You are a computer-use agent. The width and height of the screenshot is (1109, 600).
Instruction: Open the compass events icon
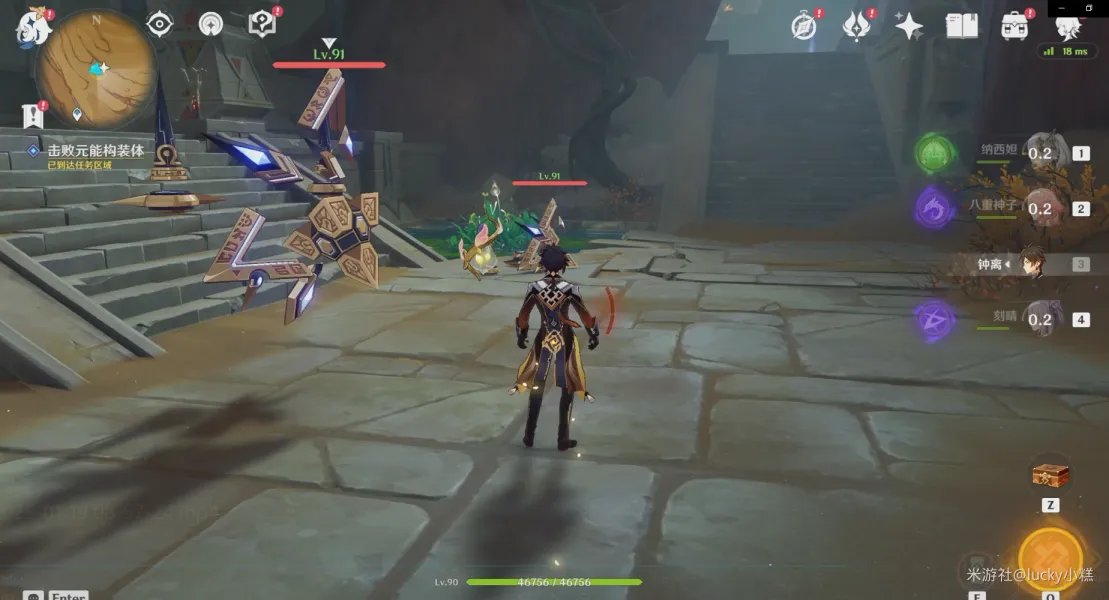[x=804, y=26]
